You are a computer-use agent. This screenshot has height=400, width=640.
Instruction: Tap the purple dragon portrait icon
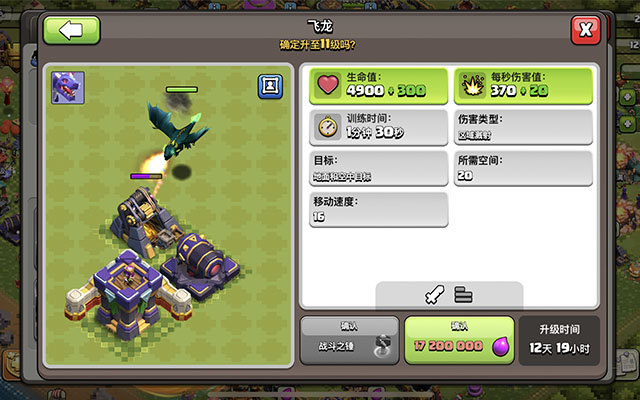pyautogui.click(x=68, y=87)
